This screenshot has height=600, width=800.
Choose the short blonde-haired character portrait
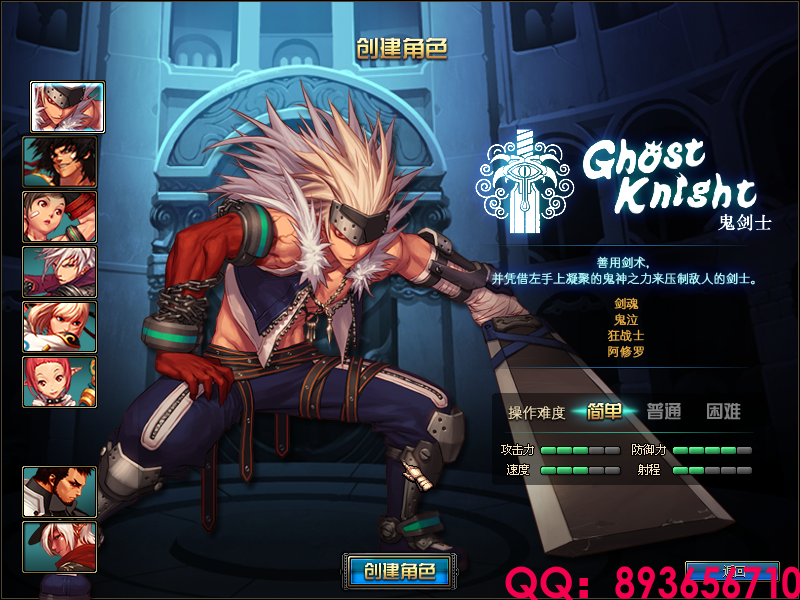tap(60, 327)
